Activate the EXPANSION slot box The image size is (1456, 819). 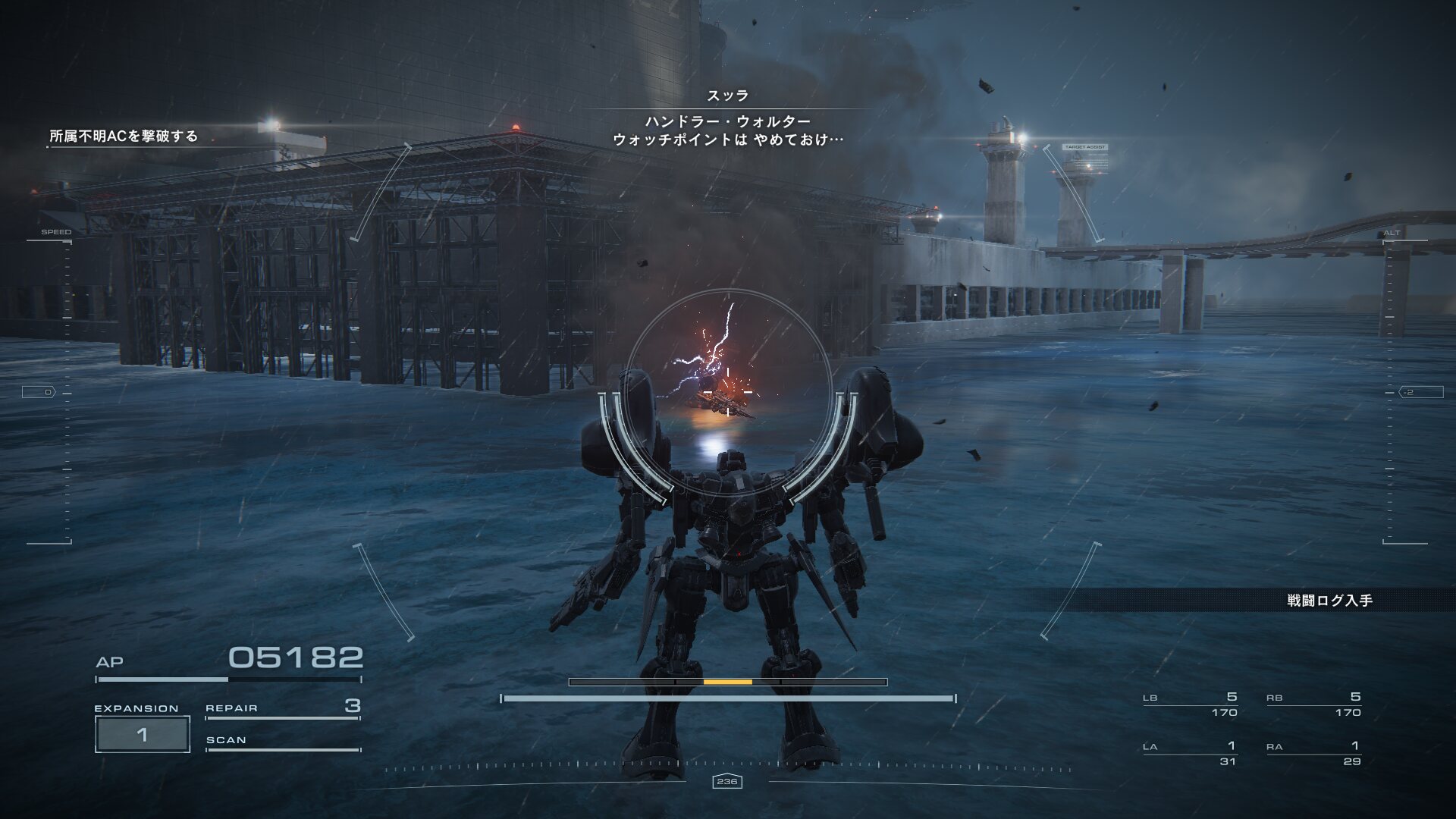(142, 734)
